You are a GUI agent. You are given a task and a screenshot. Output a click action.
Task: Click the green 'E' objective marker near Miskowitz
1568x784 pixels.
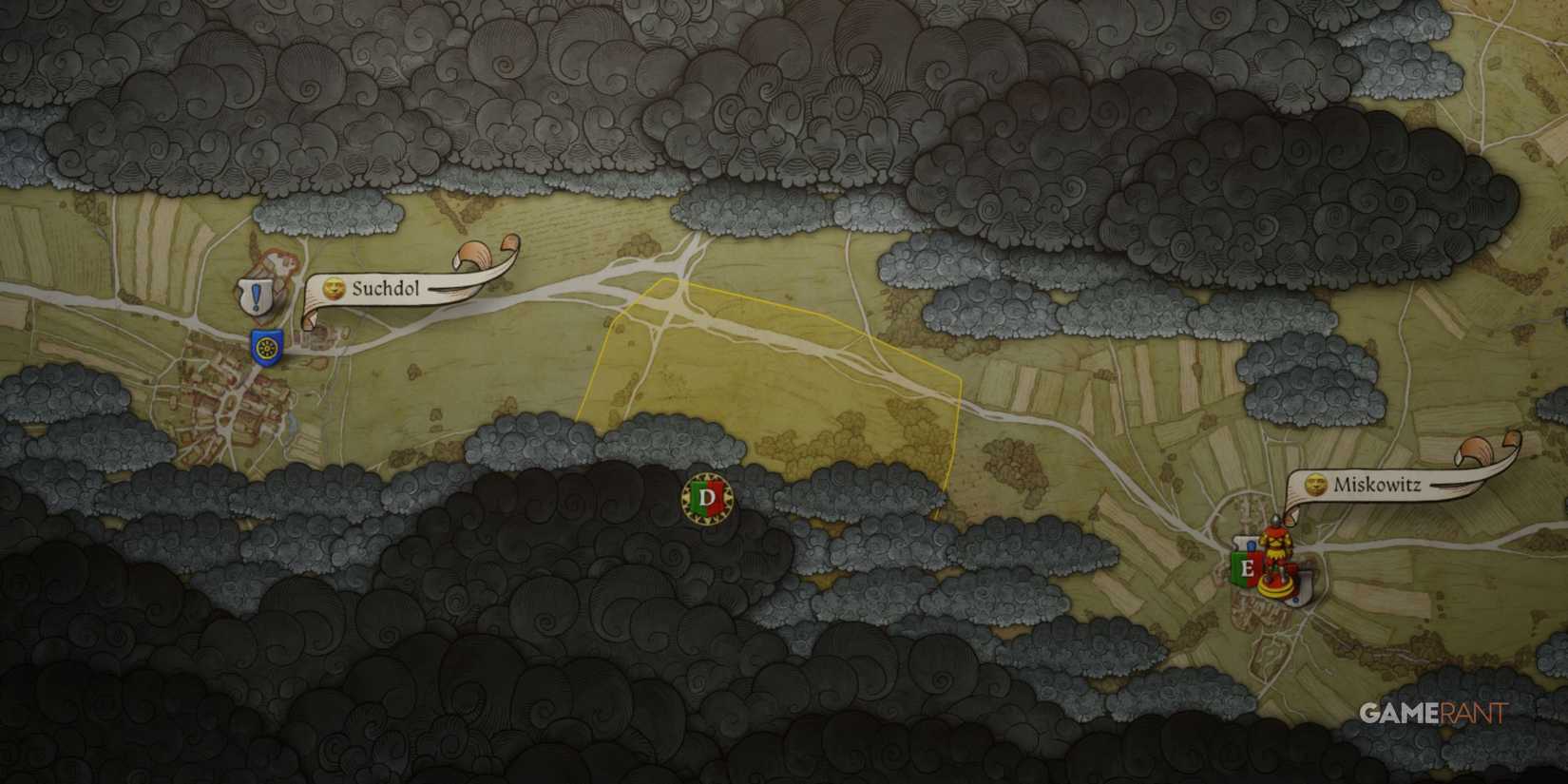tap(1248, 567)
